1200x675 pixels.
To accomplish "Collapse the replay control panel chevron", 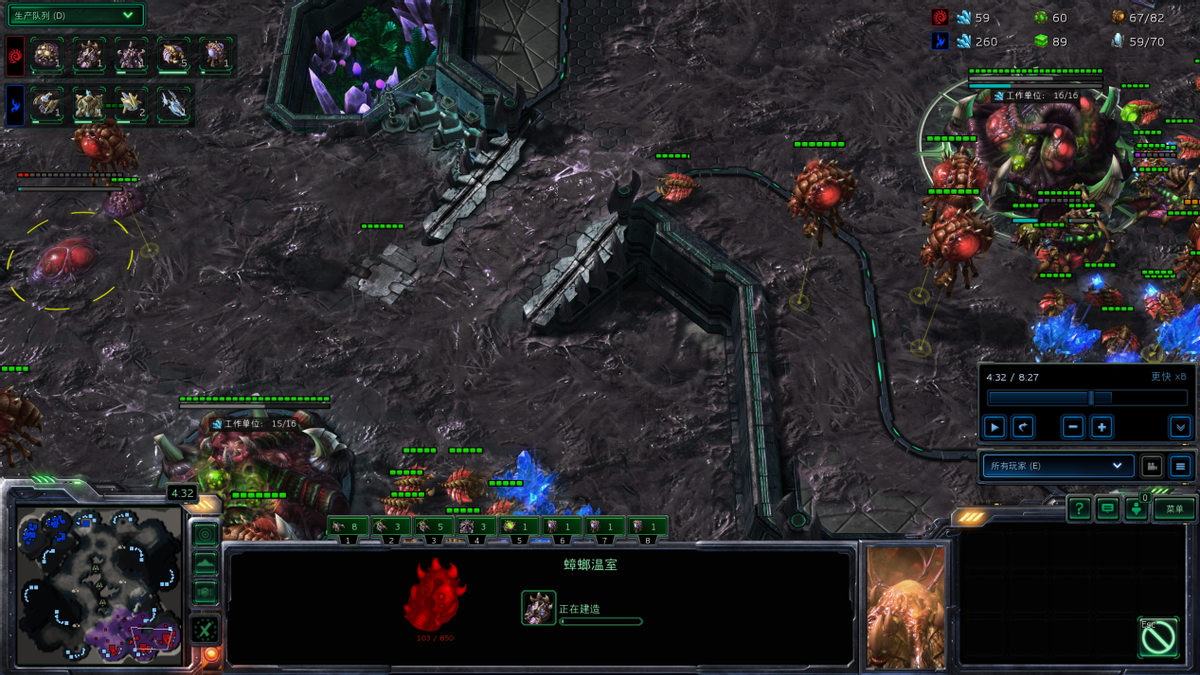I will point(1180,427).
